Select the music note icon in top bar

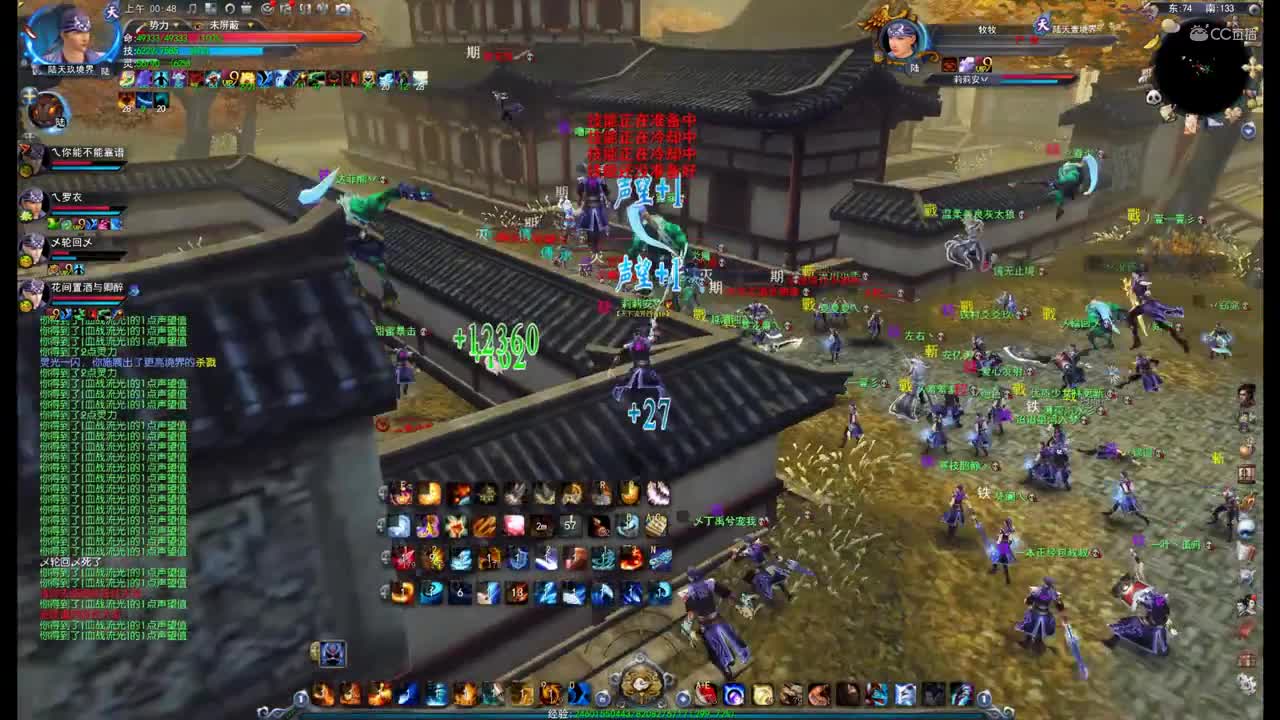point(190,9)
